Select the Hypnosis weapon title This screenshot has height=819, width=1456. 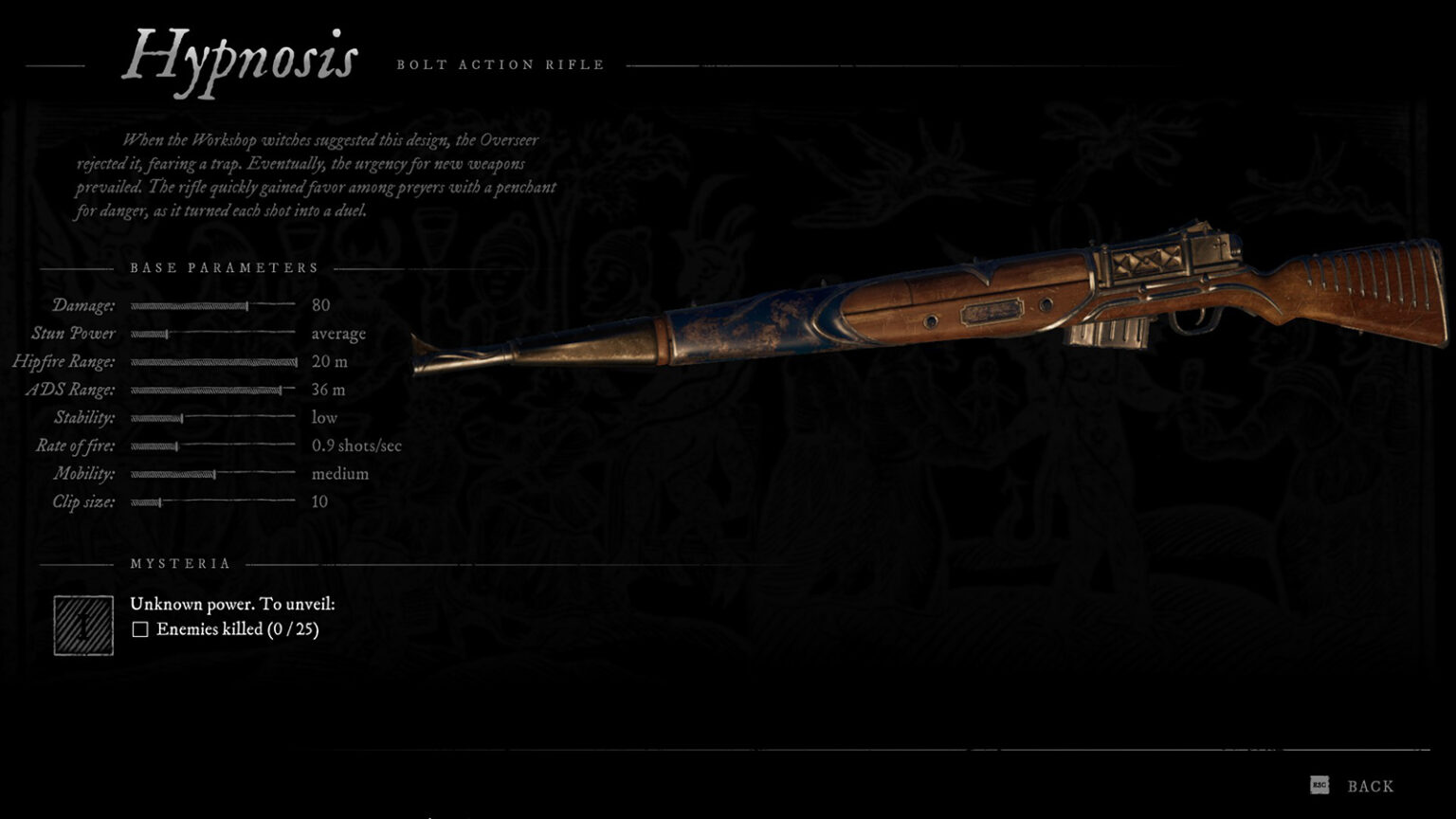244,59
